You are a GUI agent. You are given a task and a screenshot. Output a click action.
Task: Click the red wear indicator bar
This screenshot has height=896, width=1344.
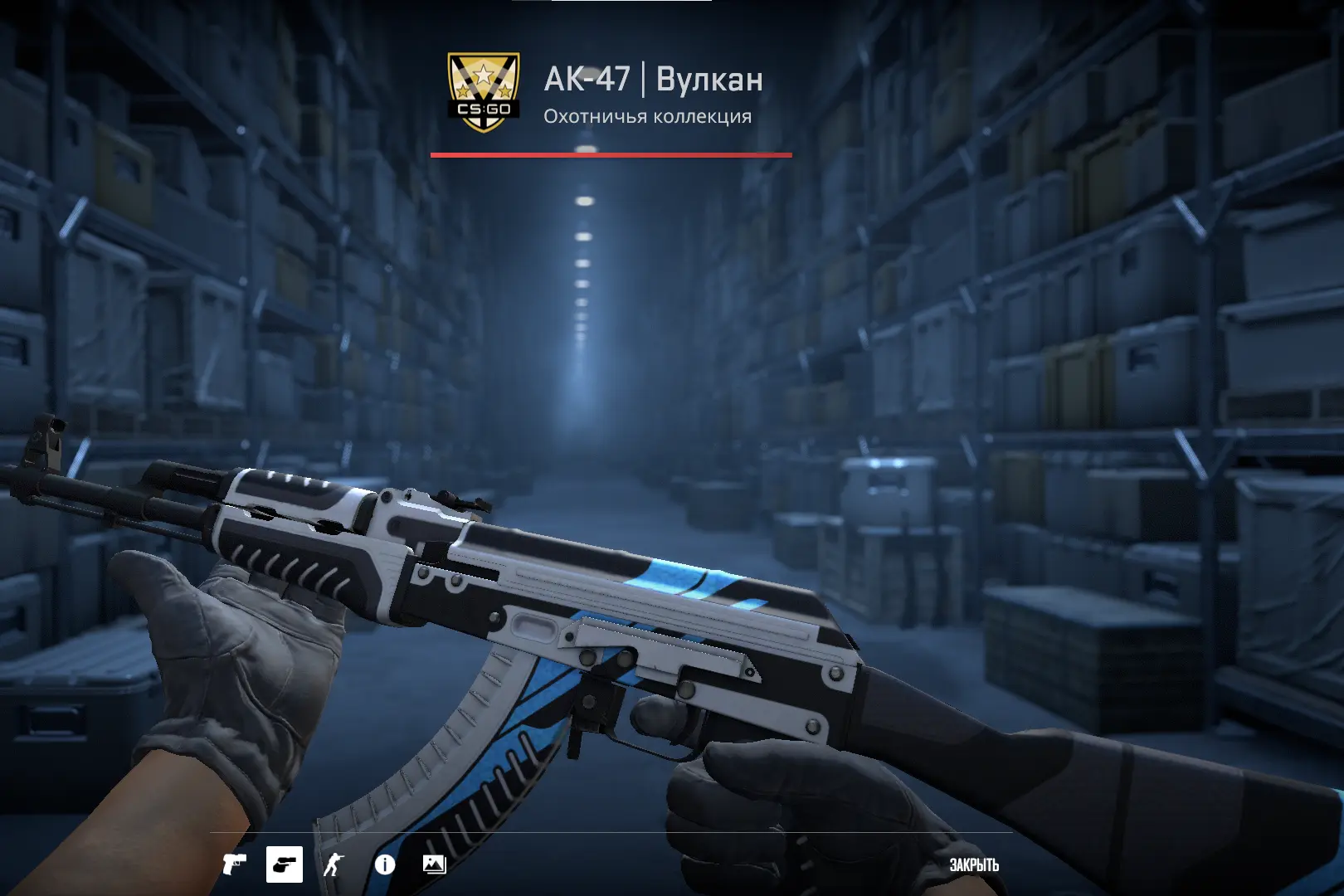610,153
